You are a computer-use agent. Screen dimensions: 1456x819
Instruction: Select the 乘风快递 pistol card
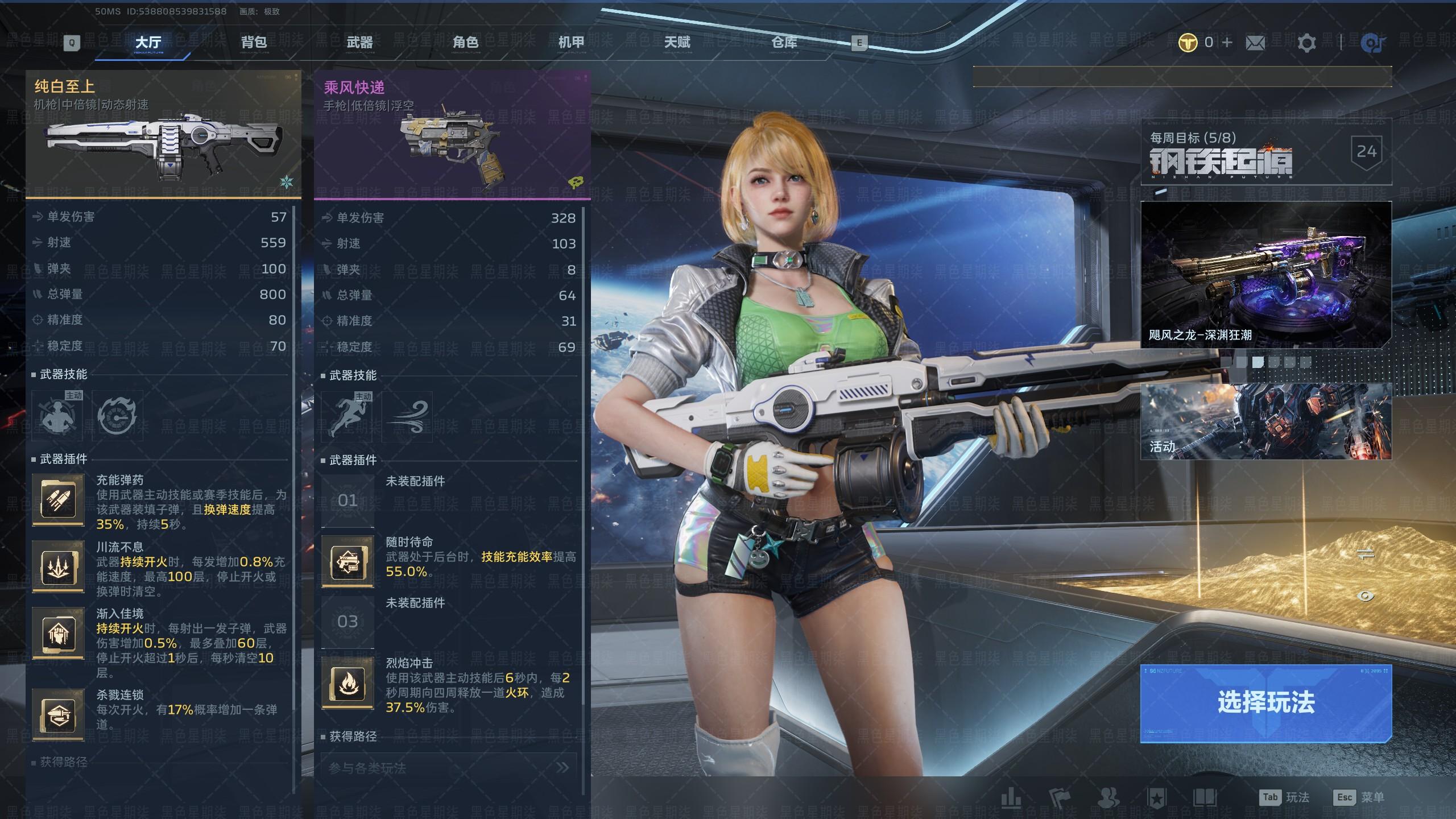pyautogui.click(x=452, y=135)
